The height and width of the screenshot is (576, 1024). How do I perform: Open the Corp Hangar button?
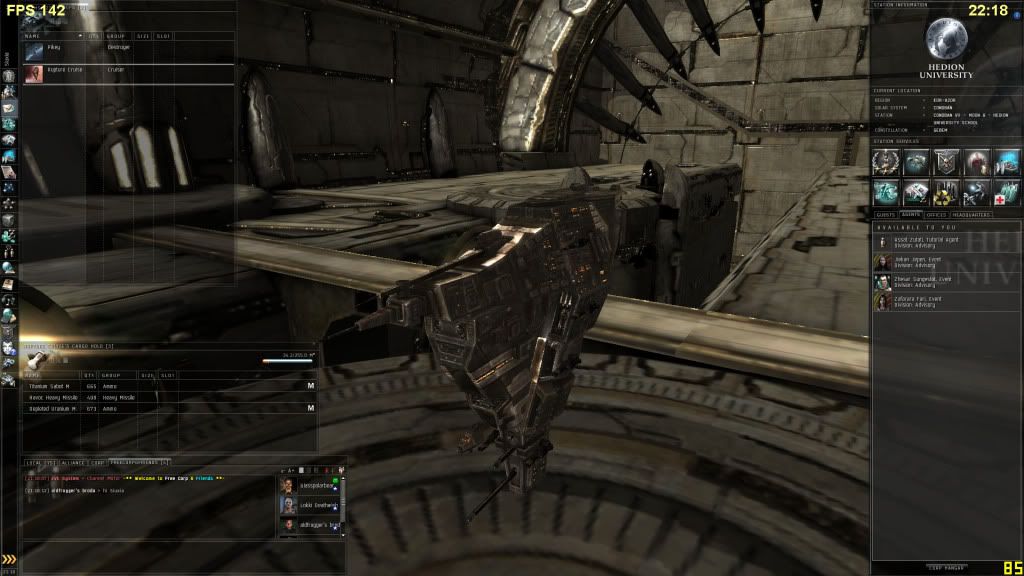point(946,567)
